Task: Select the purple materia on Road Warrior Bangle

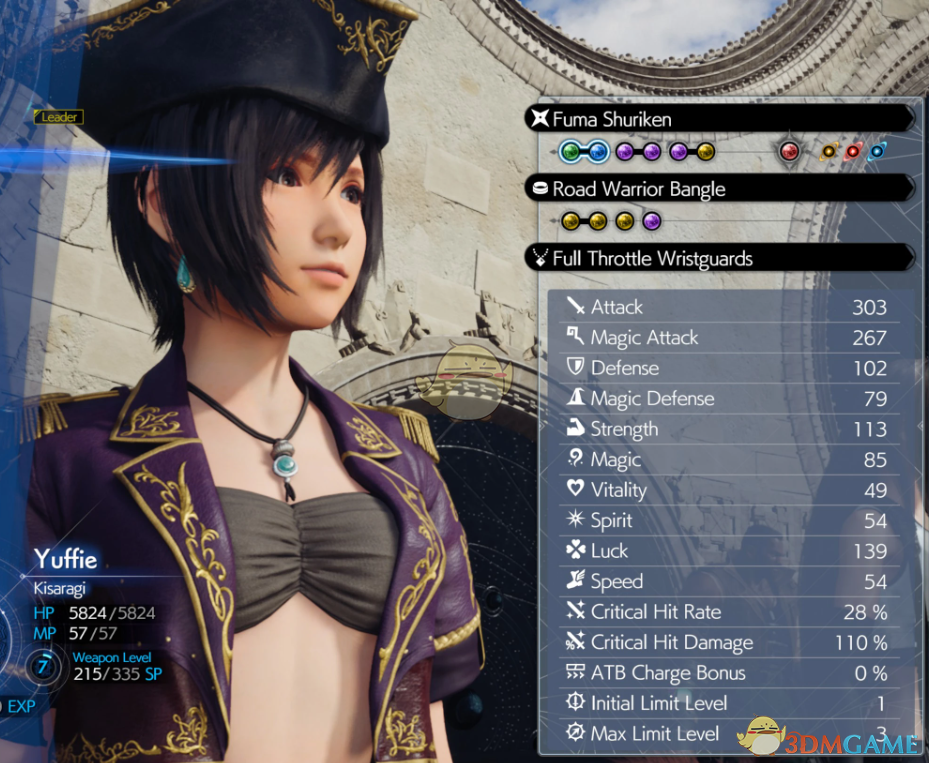Action: (651, 221)
